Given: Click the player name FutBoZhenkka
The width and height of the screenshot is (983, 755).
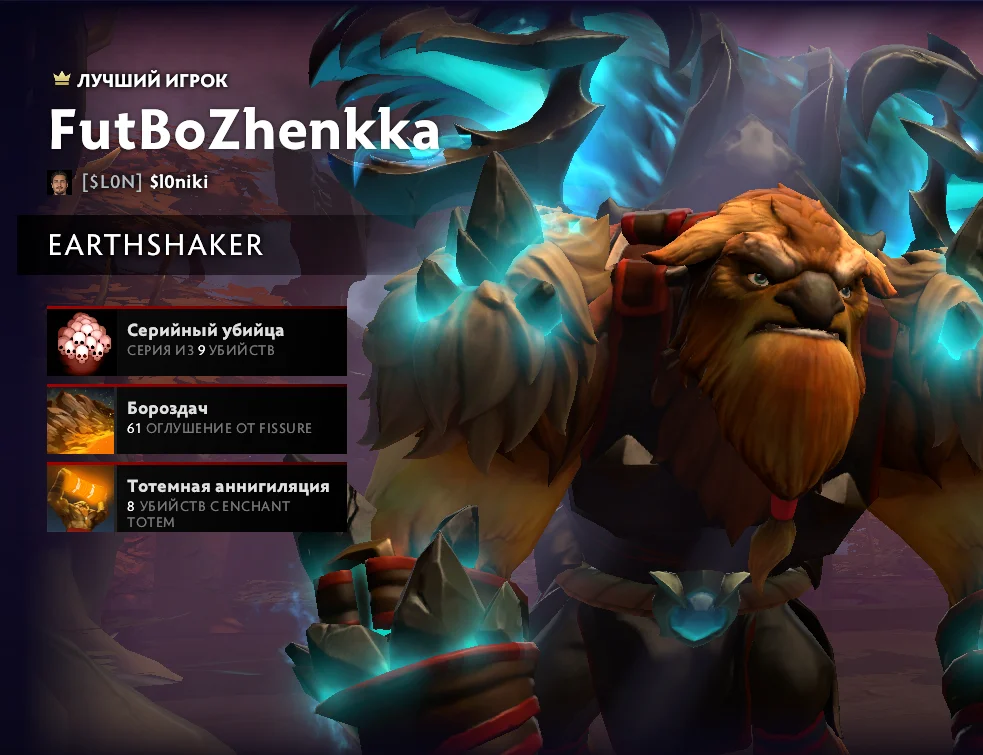Looking at the screenshot, I should (244, 130).
